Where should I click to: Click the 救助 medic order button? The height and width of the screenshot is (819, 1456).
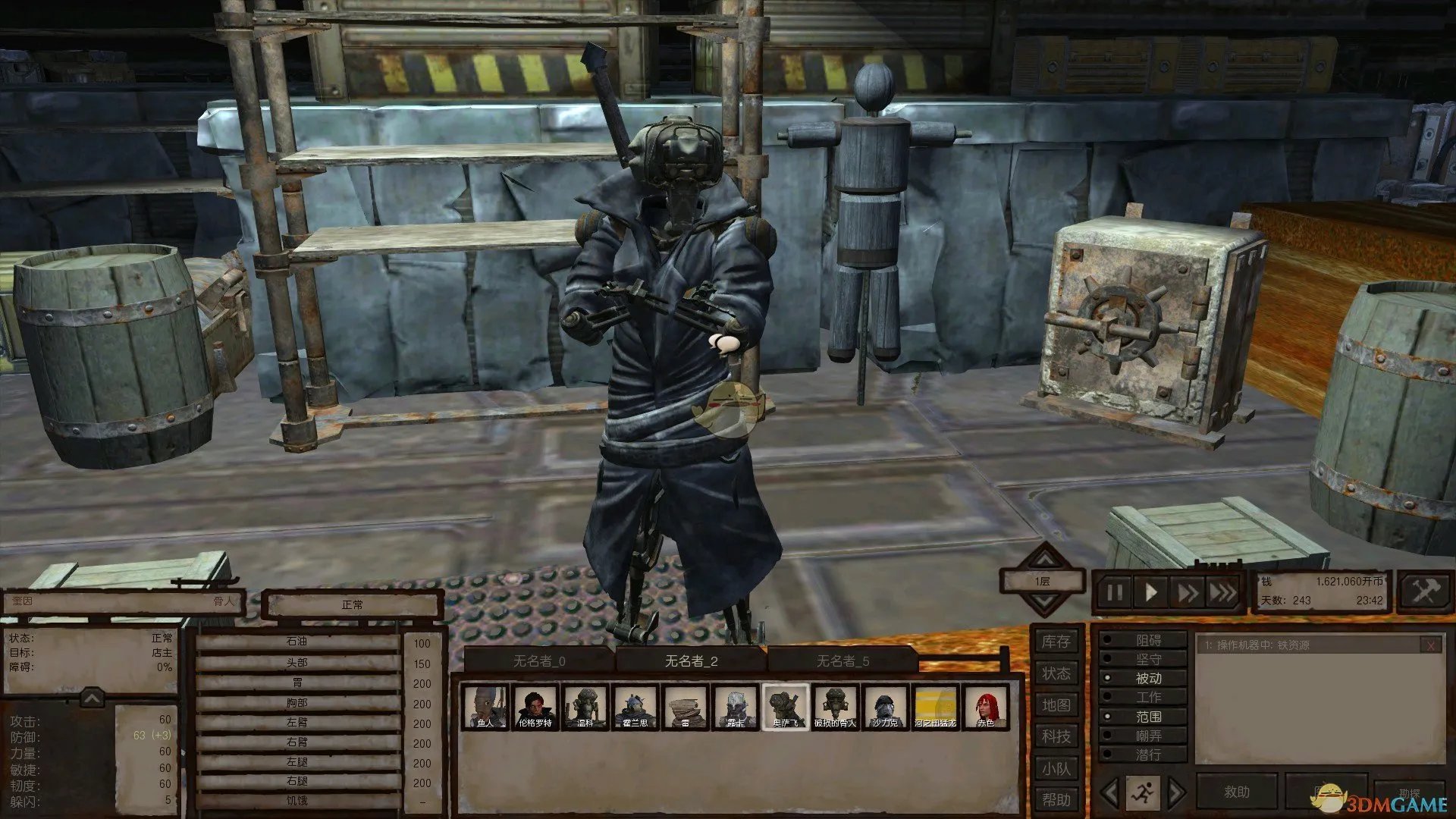pyautogui.click(x=1236, y=792)
